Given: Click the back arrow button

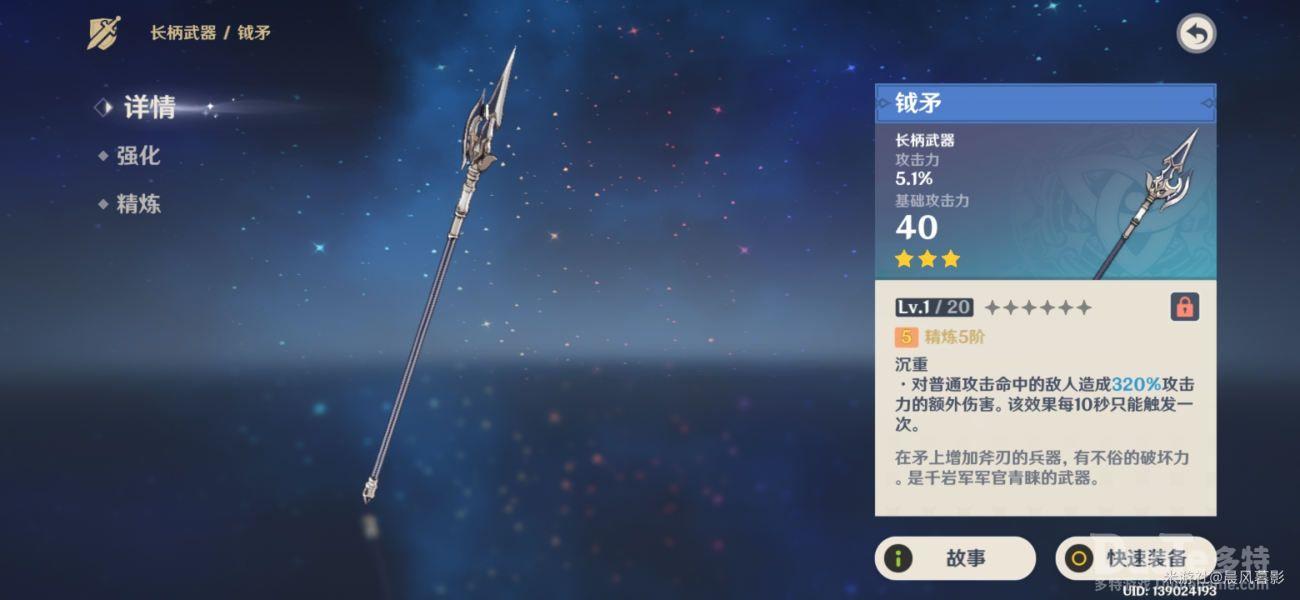Looking at the screenshot, I should 1195,34.
